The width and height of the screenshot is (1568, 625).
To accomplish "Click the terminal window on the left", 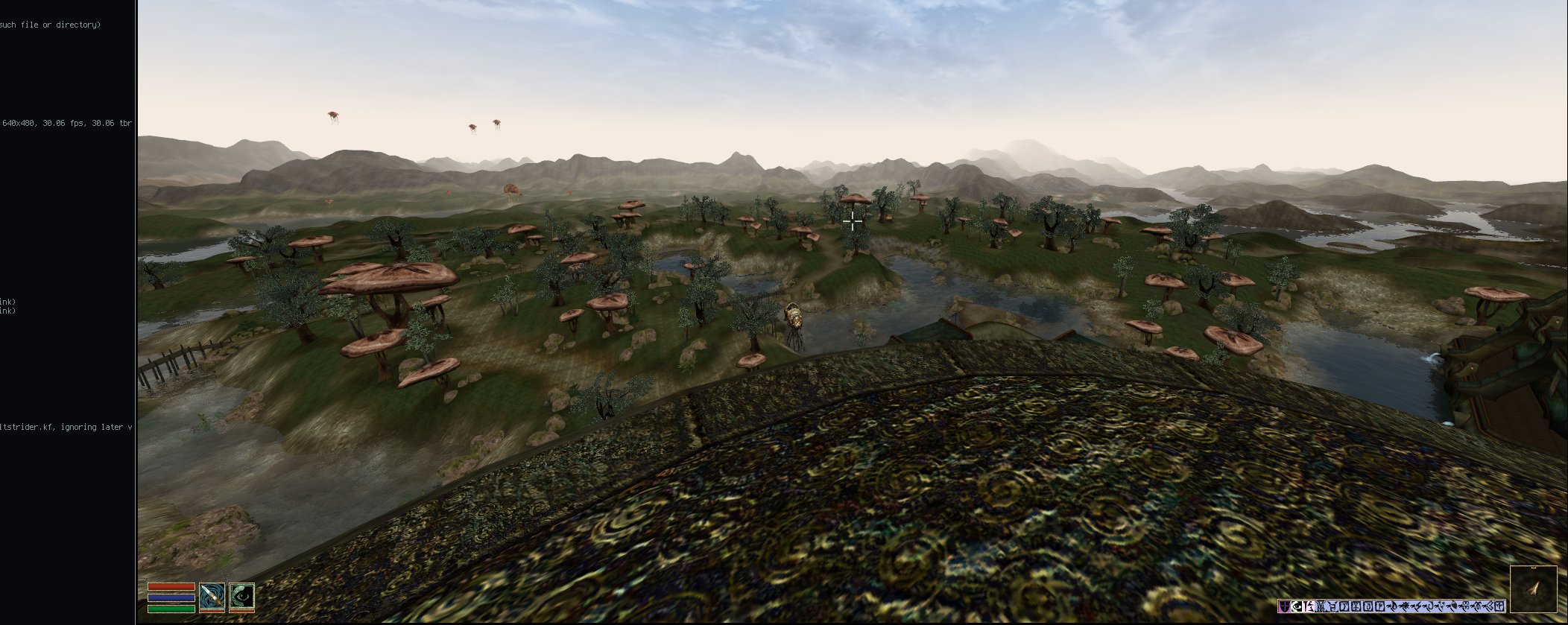I will (x=67, y=298).
